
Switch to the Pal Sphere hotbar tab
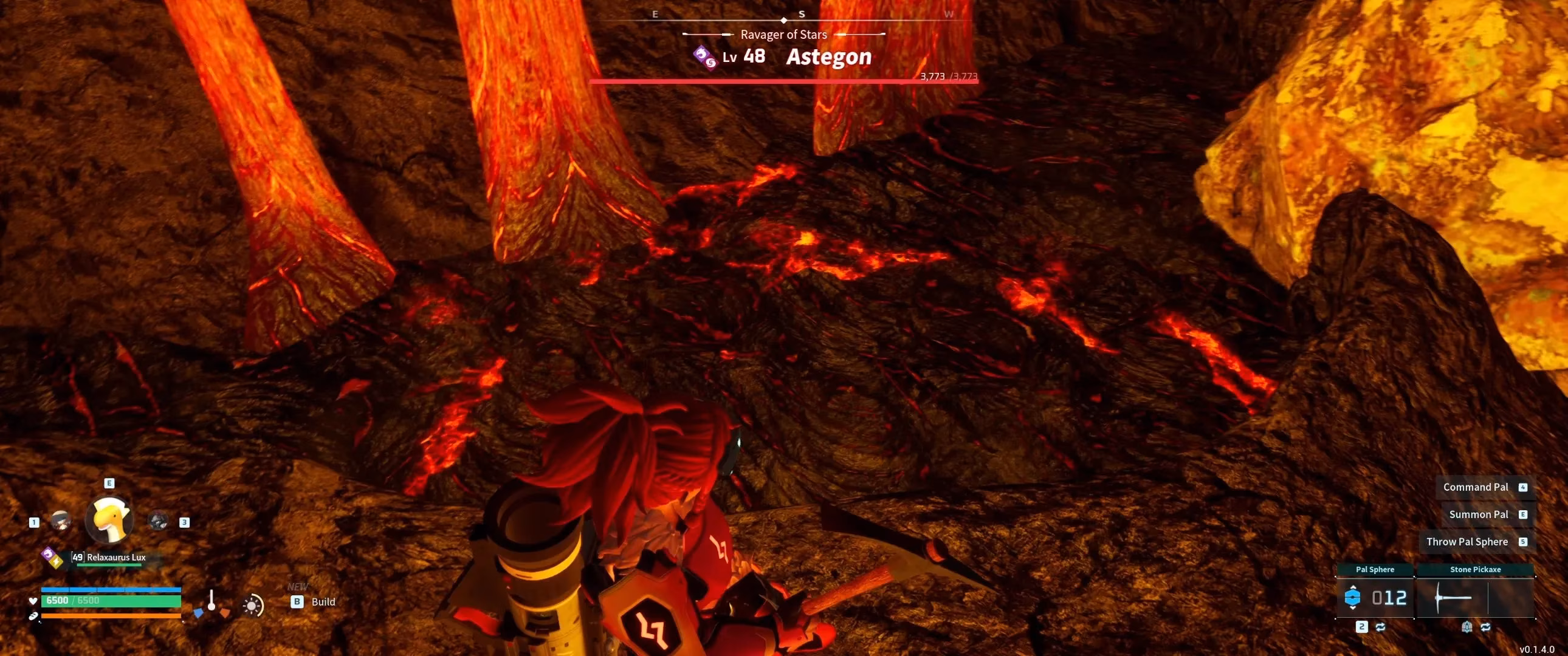[1377, 570]
